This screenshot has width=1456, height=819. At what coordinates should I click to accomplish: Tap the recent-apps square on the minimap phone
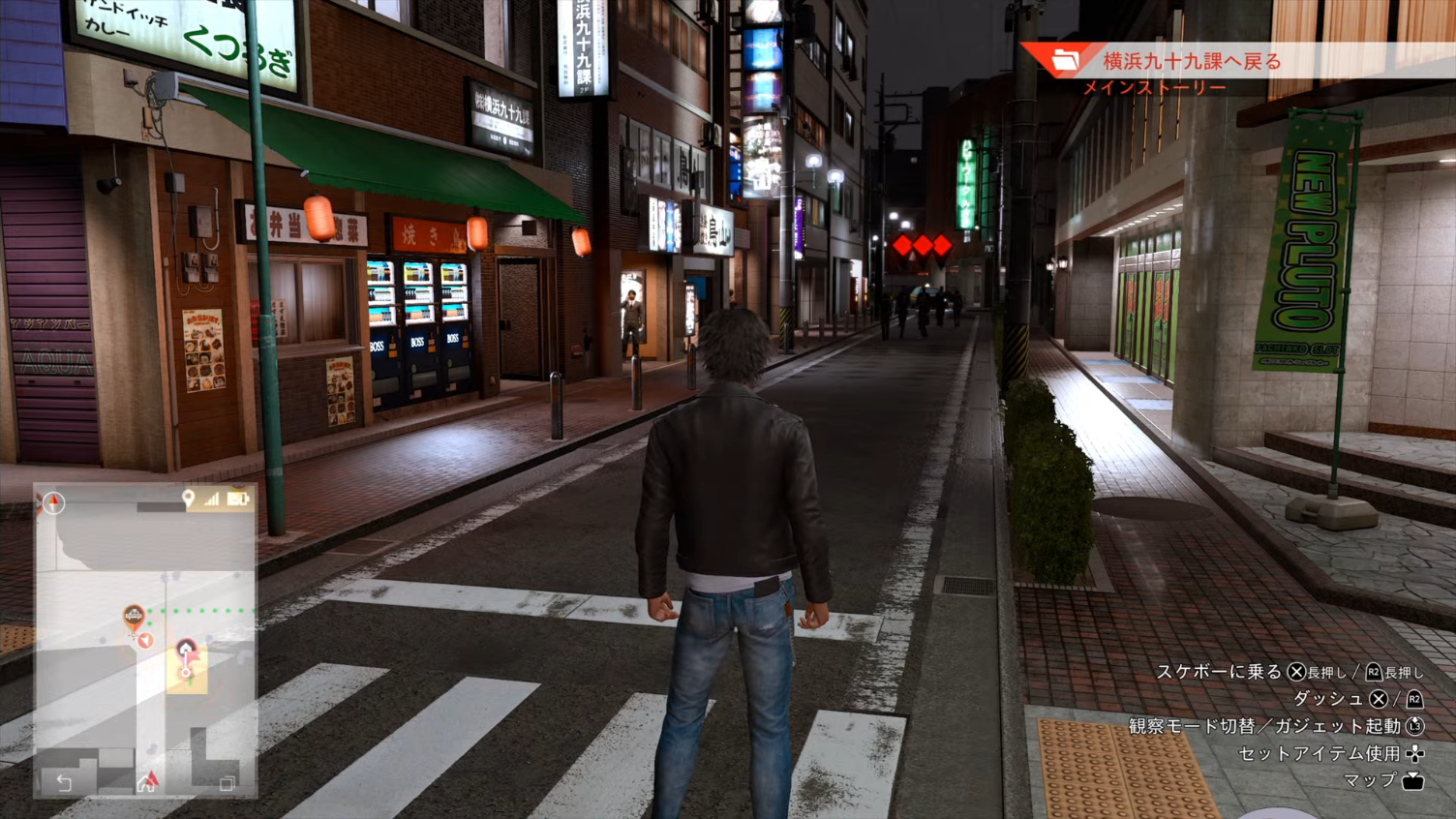click(227, 783)
